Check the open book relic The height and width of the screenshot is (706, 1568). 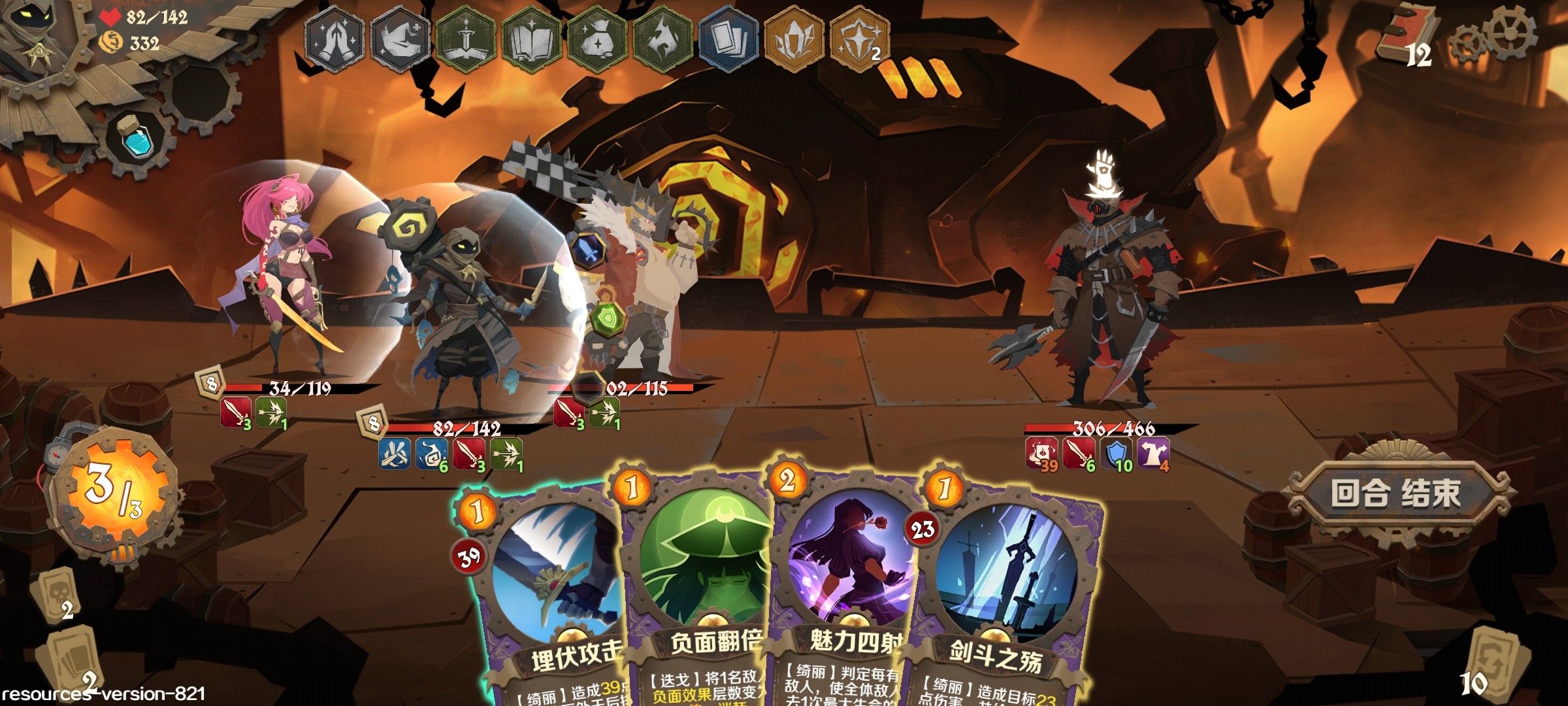click(531, 39)
